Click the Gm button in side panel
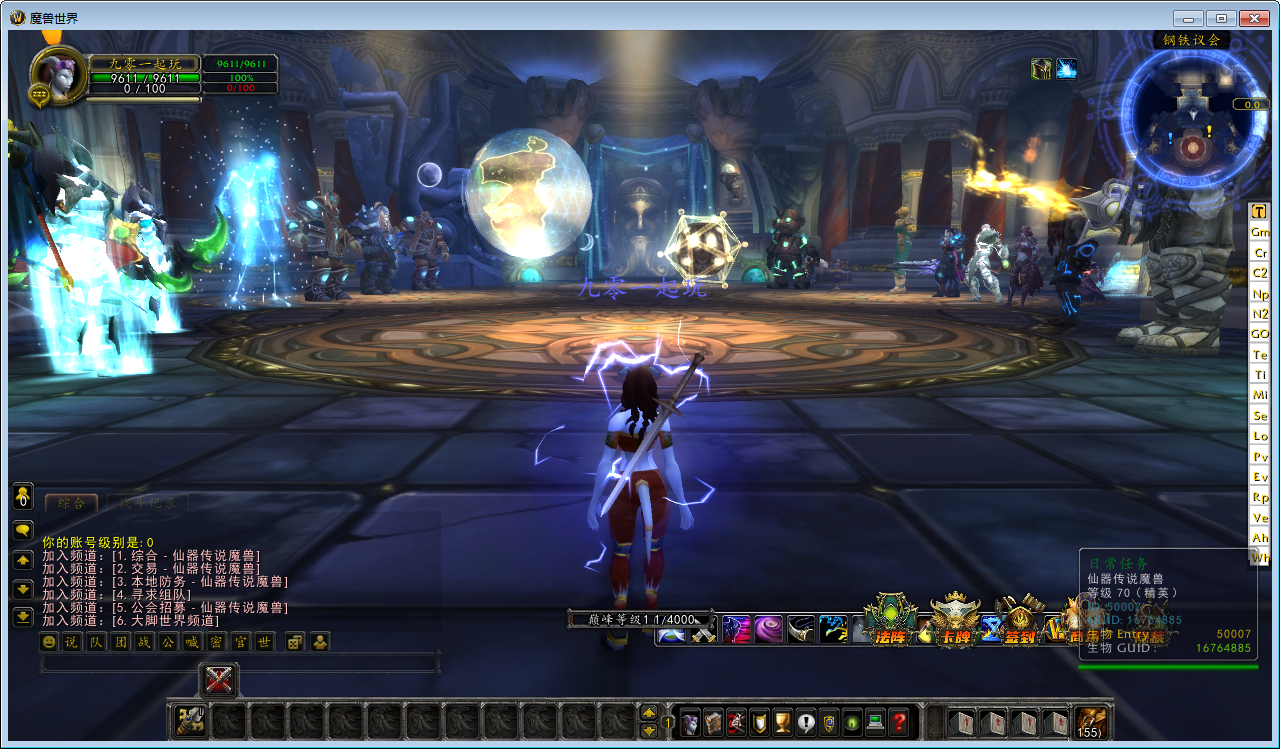Screen dimensions: 1280x749 pyautogui.click(x=1260, y=232)
